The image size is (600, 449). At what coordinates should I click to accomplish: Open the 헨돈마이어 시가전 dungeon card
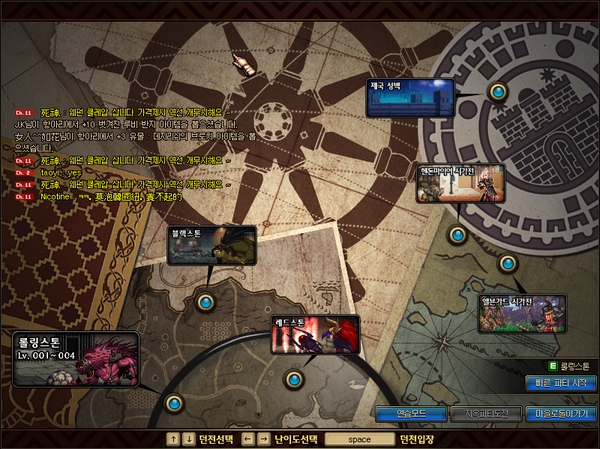click(460, 185)
